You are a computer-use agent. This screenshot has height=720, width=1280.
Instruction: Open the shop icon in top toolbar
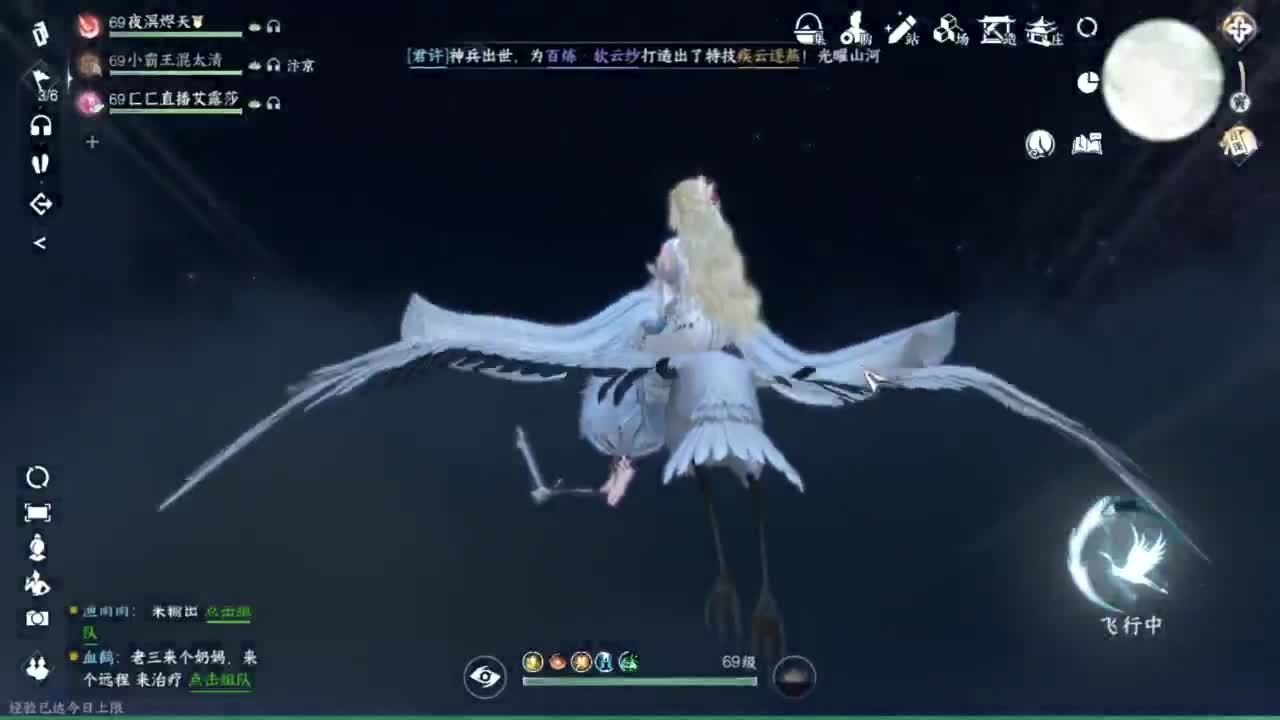click(854, 27)
